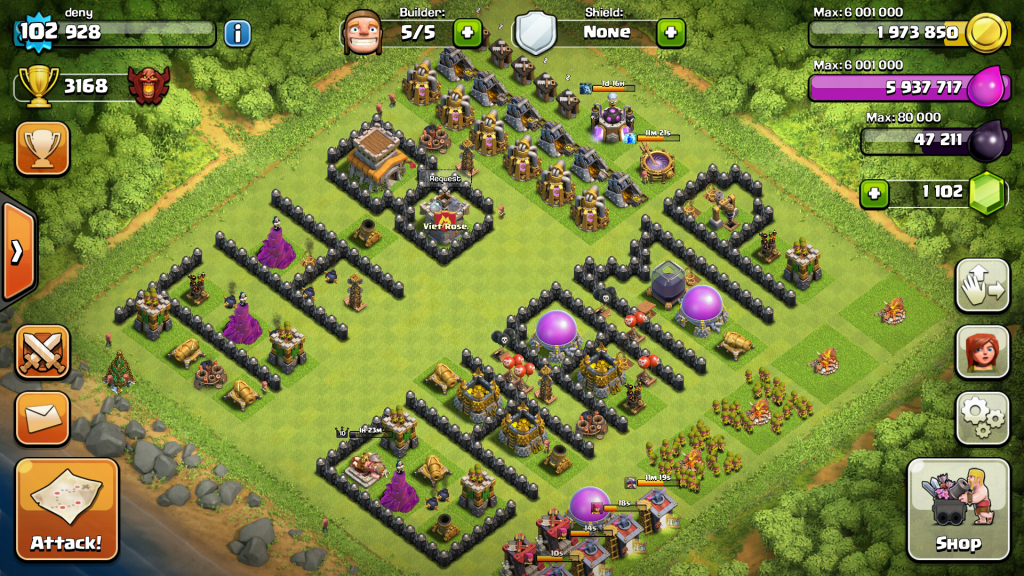Add a builder with green plus

[467, 32]
